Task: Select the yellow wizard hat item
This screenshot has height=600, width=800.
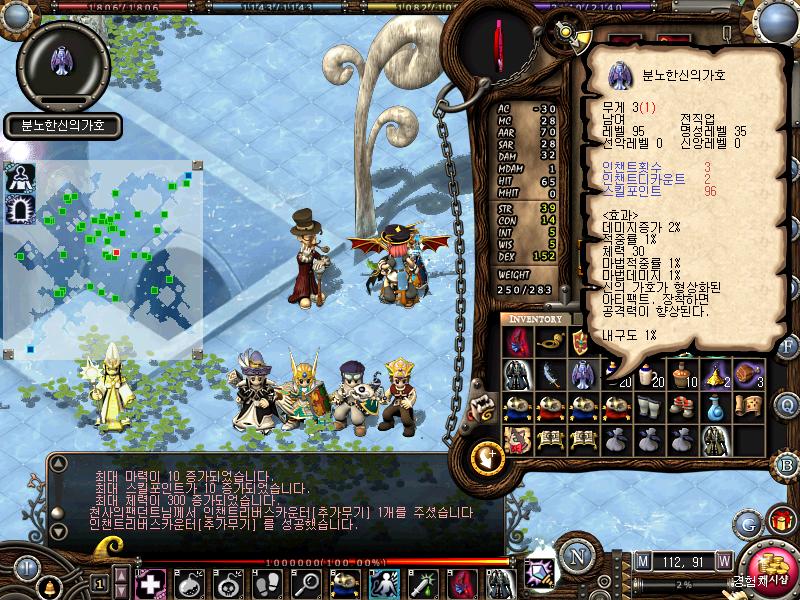Action: coord(715,374)
